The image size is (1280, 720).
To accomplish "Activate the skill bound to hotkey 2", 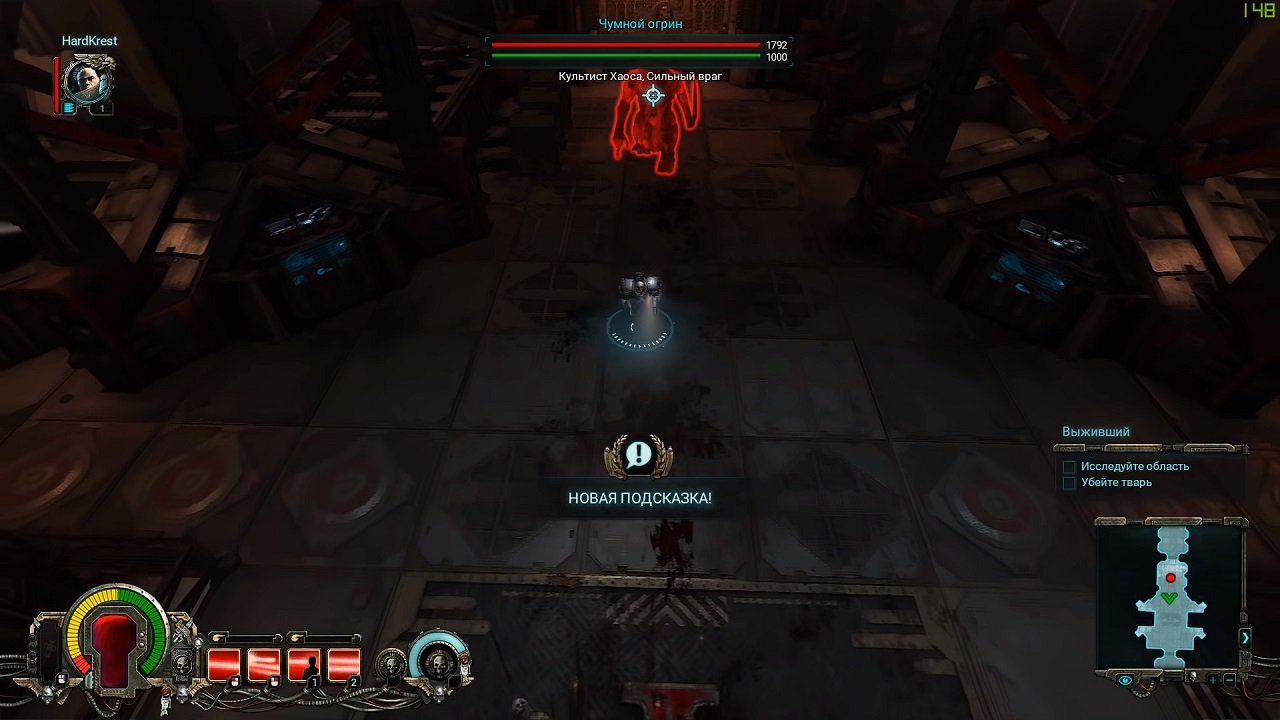I will (343, 664).
